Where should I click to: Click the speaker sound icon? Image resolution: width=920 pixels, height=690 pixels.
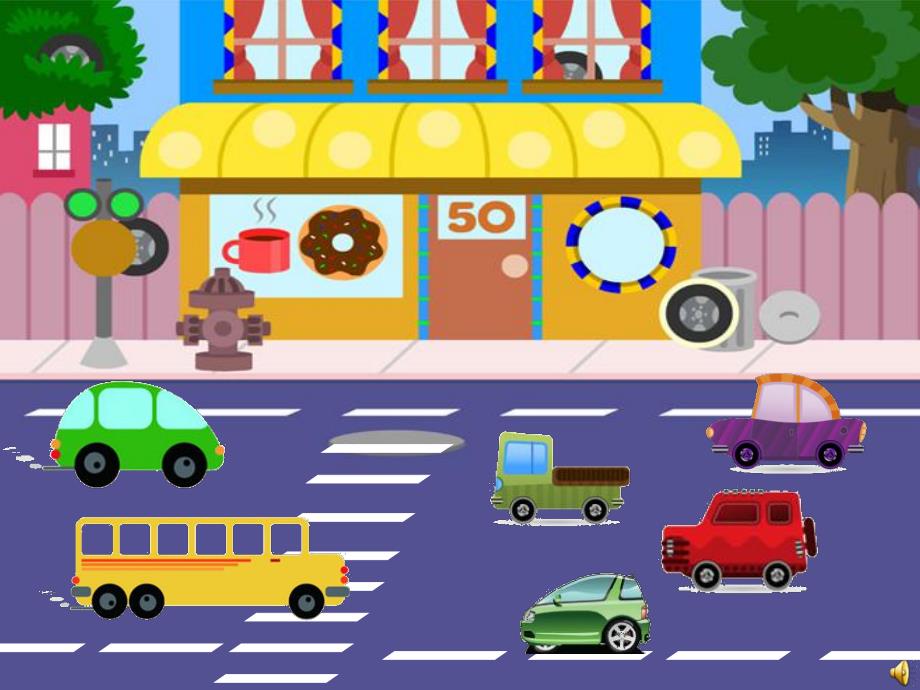[901, 671]
